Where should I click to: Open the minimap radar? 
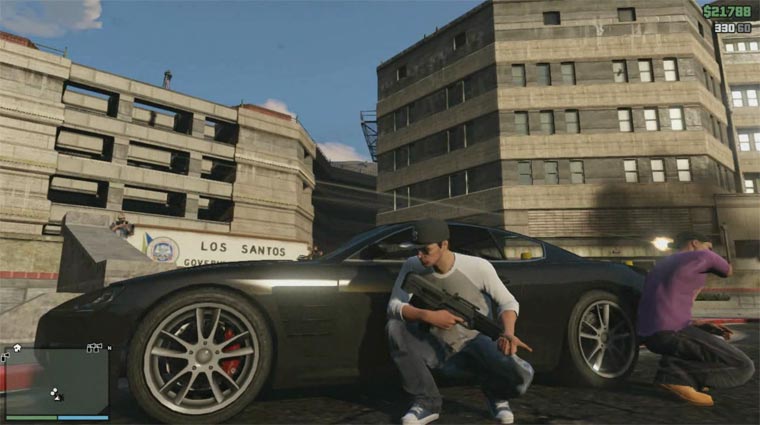(57, 380)
